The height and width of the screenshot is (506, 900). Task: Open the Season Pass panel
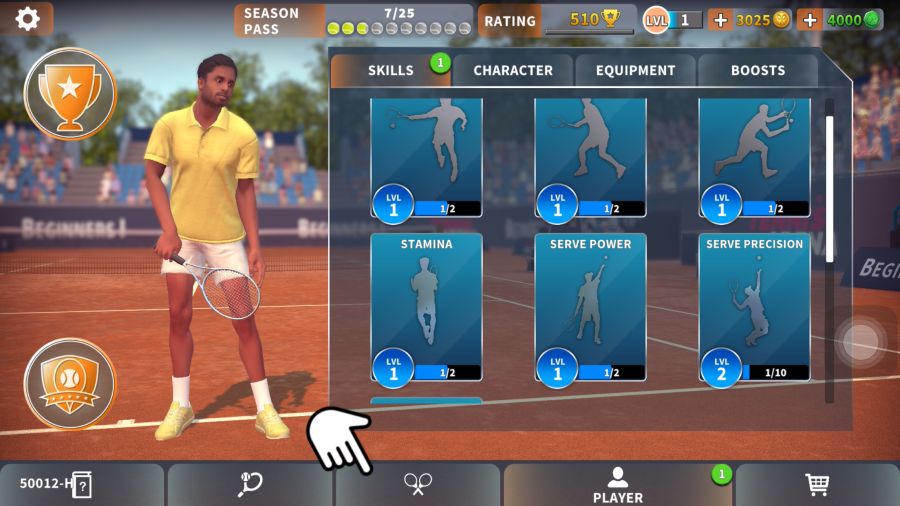[354, 20]
